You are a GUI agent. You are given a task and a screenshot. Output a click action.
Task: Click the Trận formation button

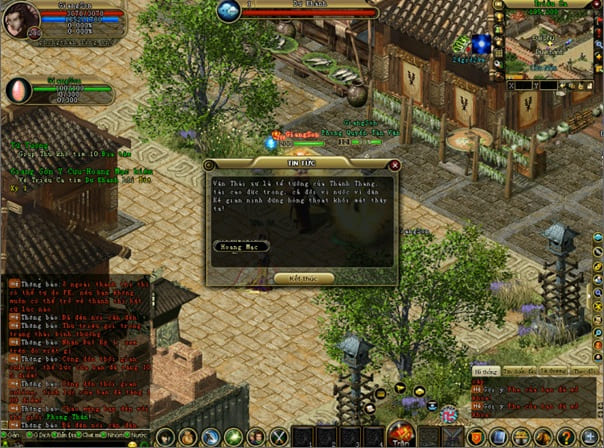(400, 434)
